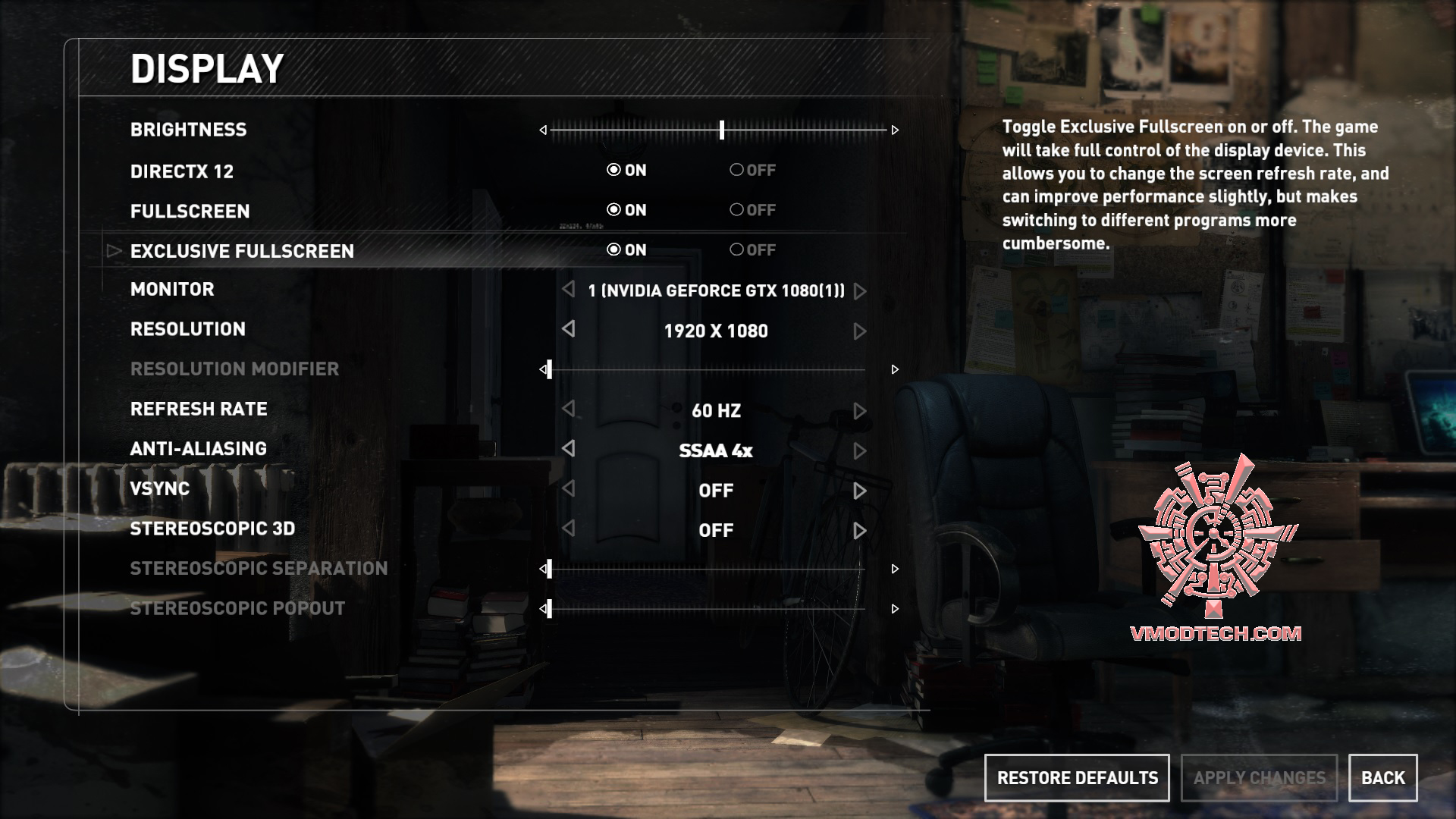Viewport: 1456px width, 819px height.
Task: Disable Exclusive Fullscreen
Action: (736, 250)
